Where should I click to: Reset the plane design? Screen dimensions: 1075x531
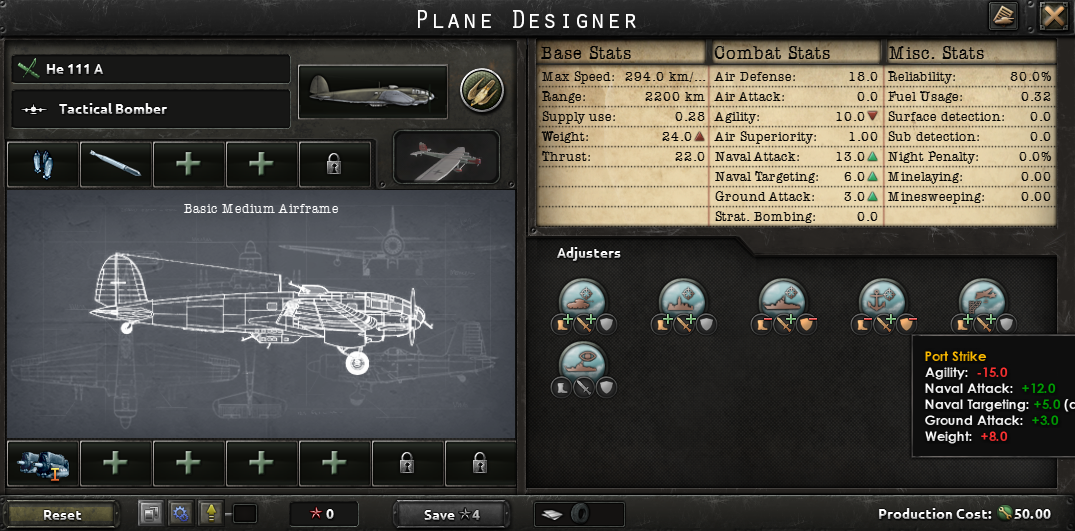coord(62,515)
